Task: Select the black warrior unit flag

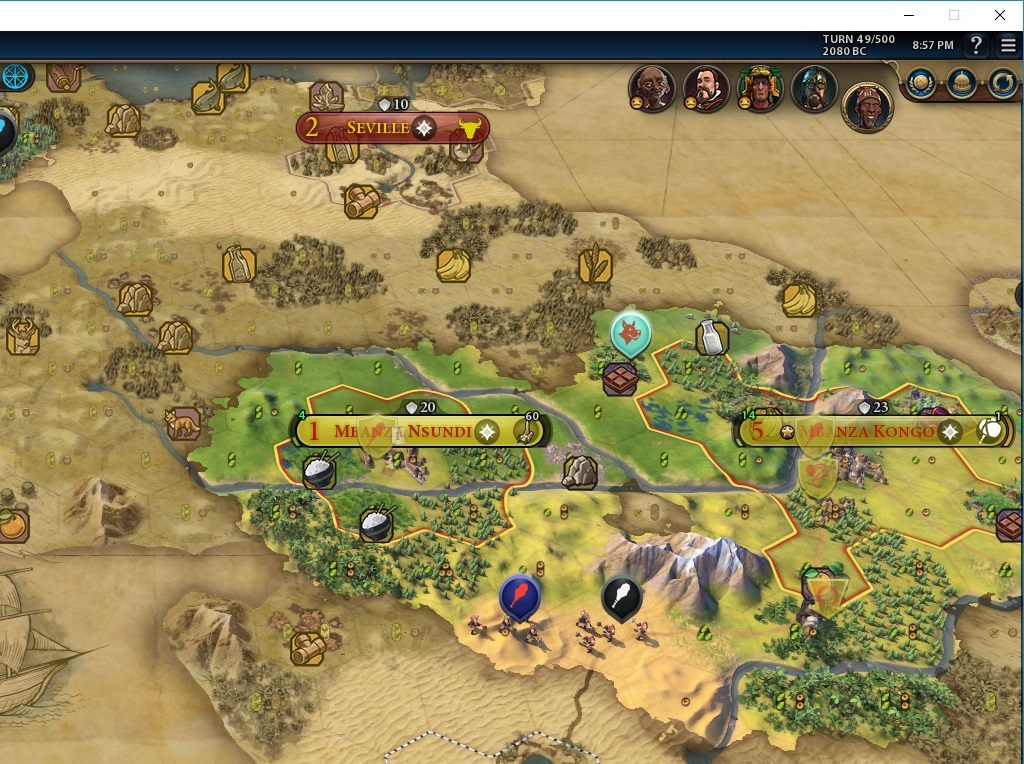Action: [x=621, y=597]
